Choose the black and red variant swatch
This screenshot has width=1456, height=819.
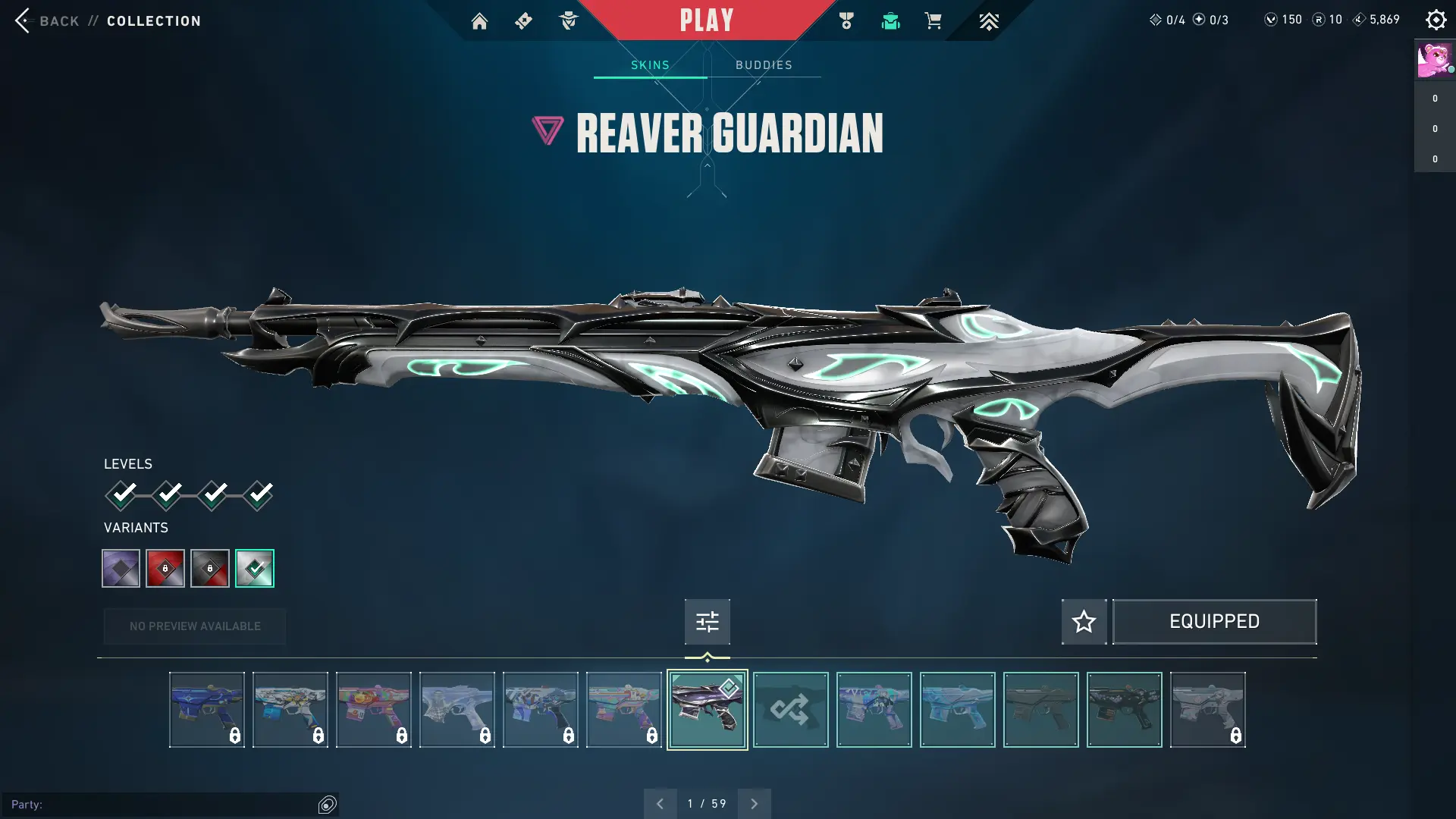(x=210, y=568)
